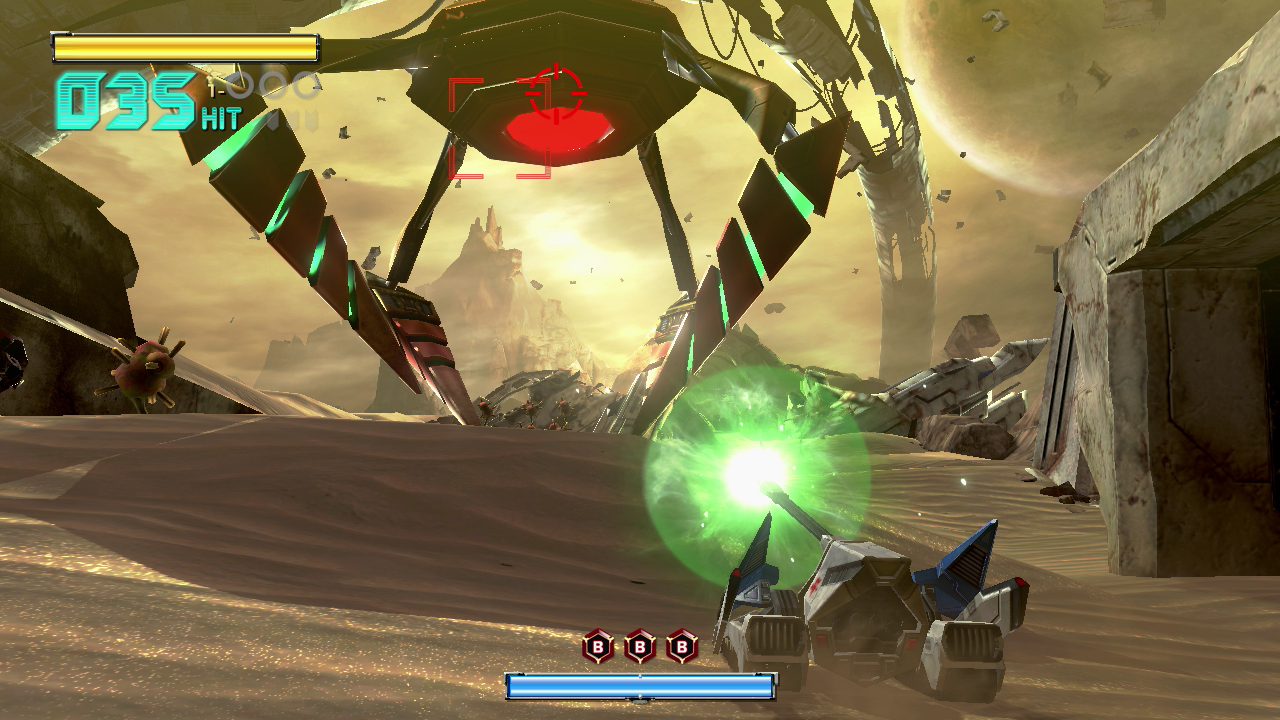Viewport: 1280px width, 720px height.
Task: Click the HIT counter reading 035
Action: pos(120,98)
